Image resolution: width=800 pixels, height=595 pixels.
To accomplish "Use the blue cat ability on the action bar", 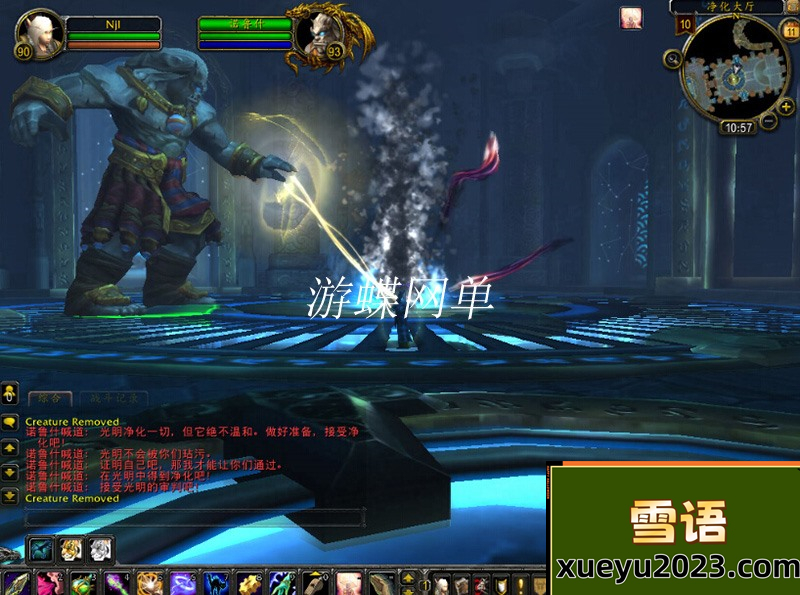I will pos(215,583).
